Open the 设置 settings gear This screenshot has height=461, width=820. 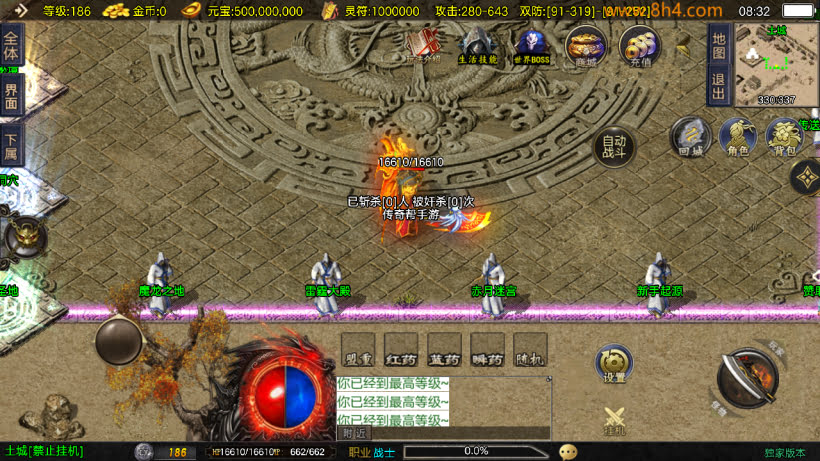613,364
